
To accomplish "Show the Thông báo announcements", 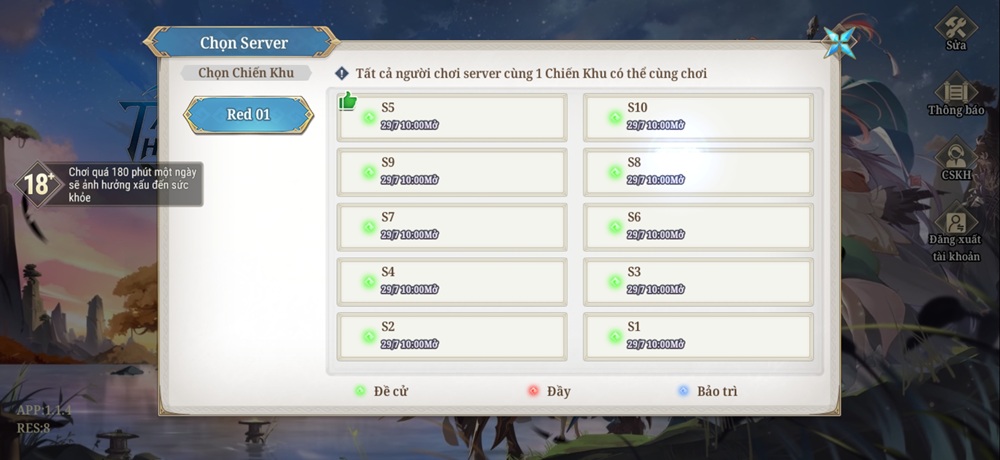I will 956,95.
